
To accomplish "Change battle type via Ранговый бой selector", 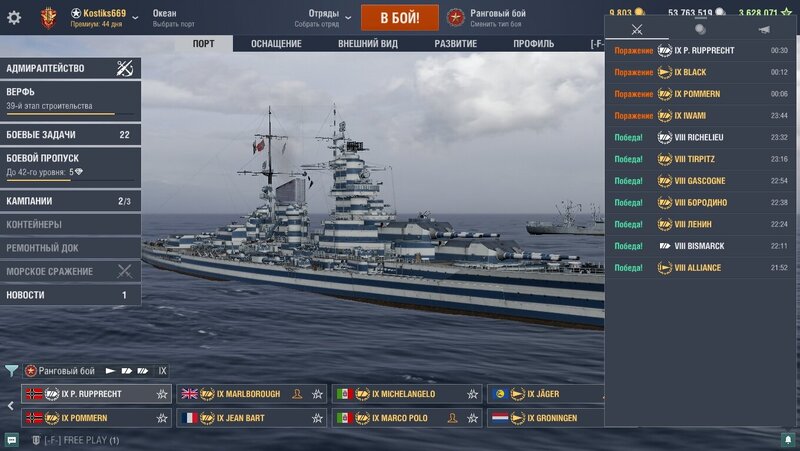I will (x=485, y=17).
